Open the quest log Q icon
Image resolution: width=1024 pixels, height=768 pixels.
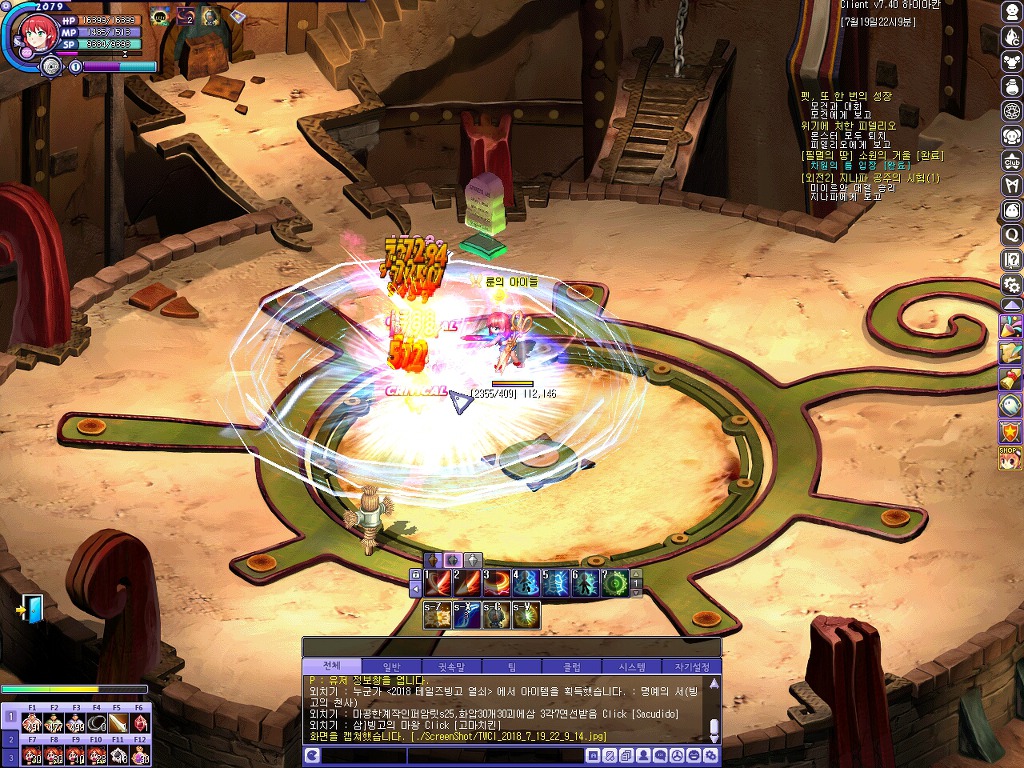(x=1012, y=234)
